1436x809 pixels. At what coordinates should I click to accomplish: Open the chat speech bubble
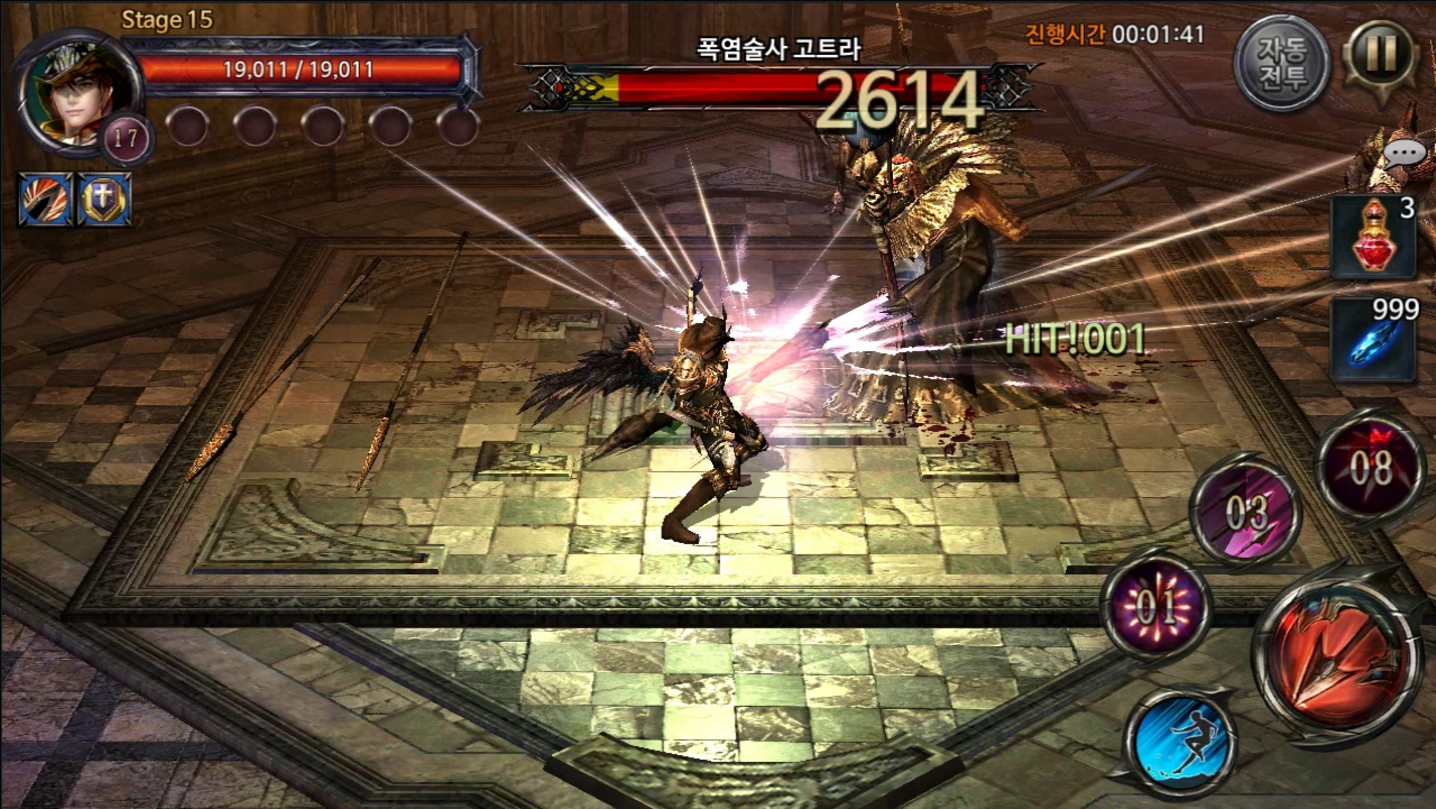1404,152
